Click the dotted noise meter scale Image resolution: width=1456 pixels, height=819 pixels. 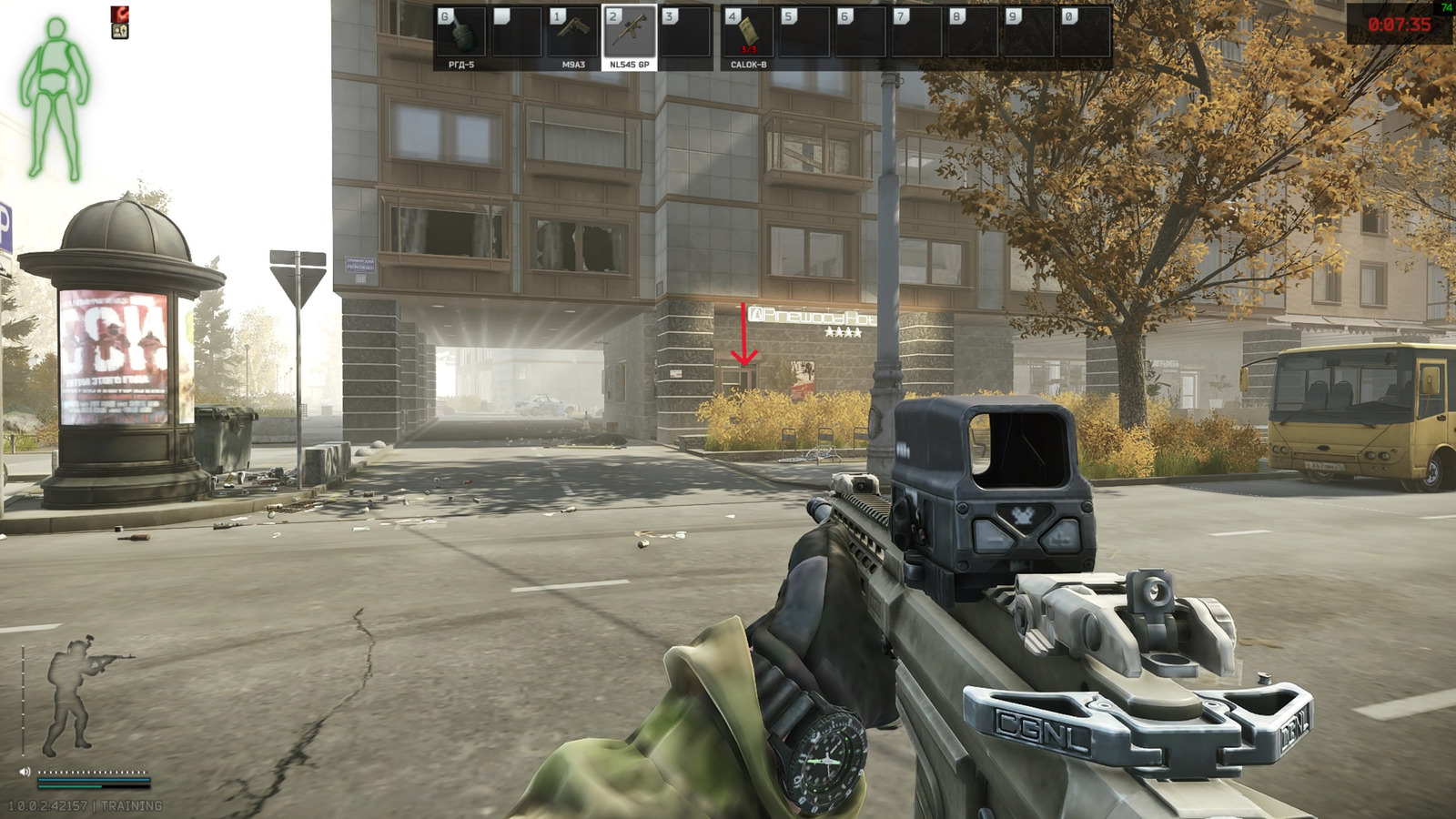click(93, 772)
